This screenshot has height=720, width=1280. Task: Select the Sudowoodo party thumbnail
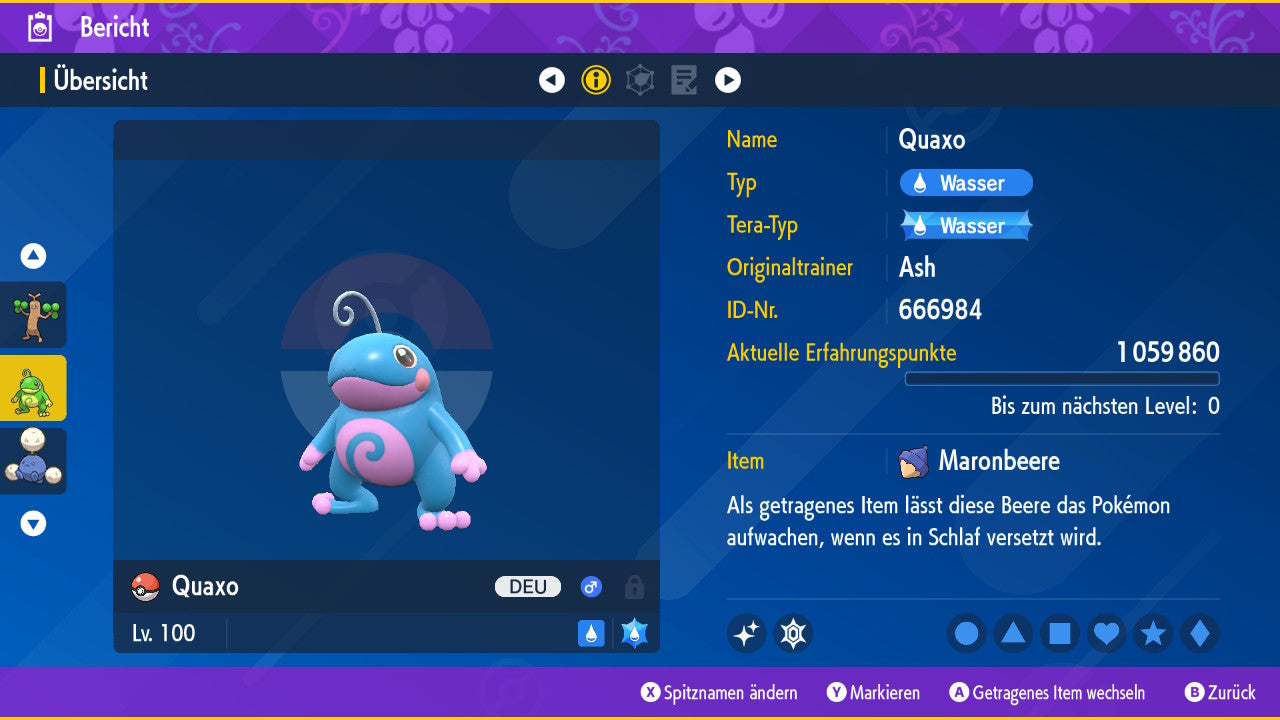coord(33,314)
